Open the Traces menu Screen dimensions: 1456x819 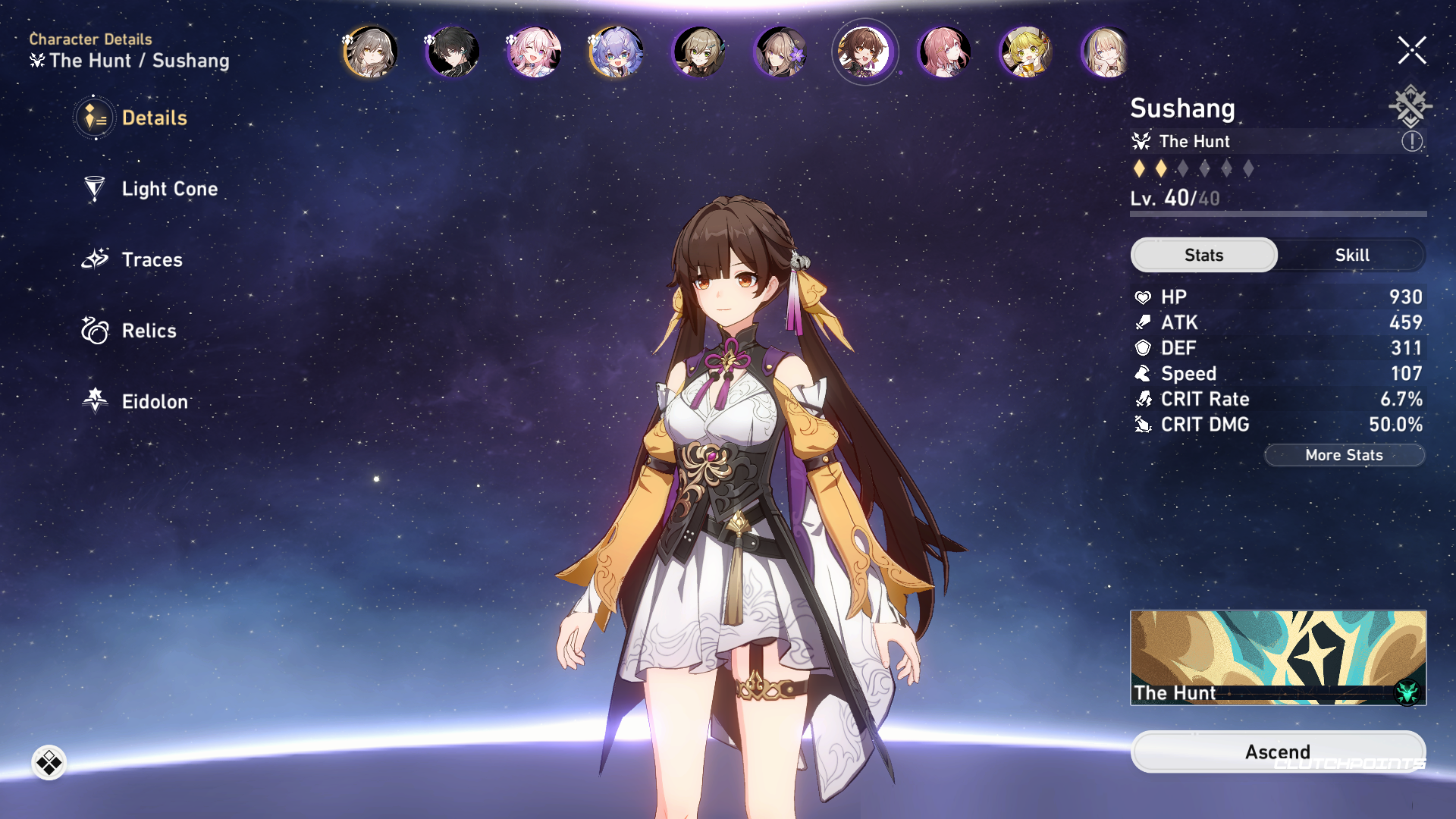coord(151,260)
